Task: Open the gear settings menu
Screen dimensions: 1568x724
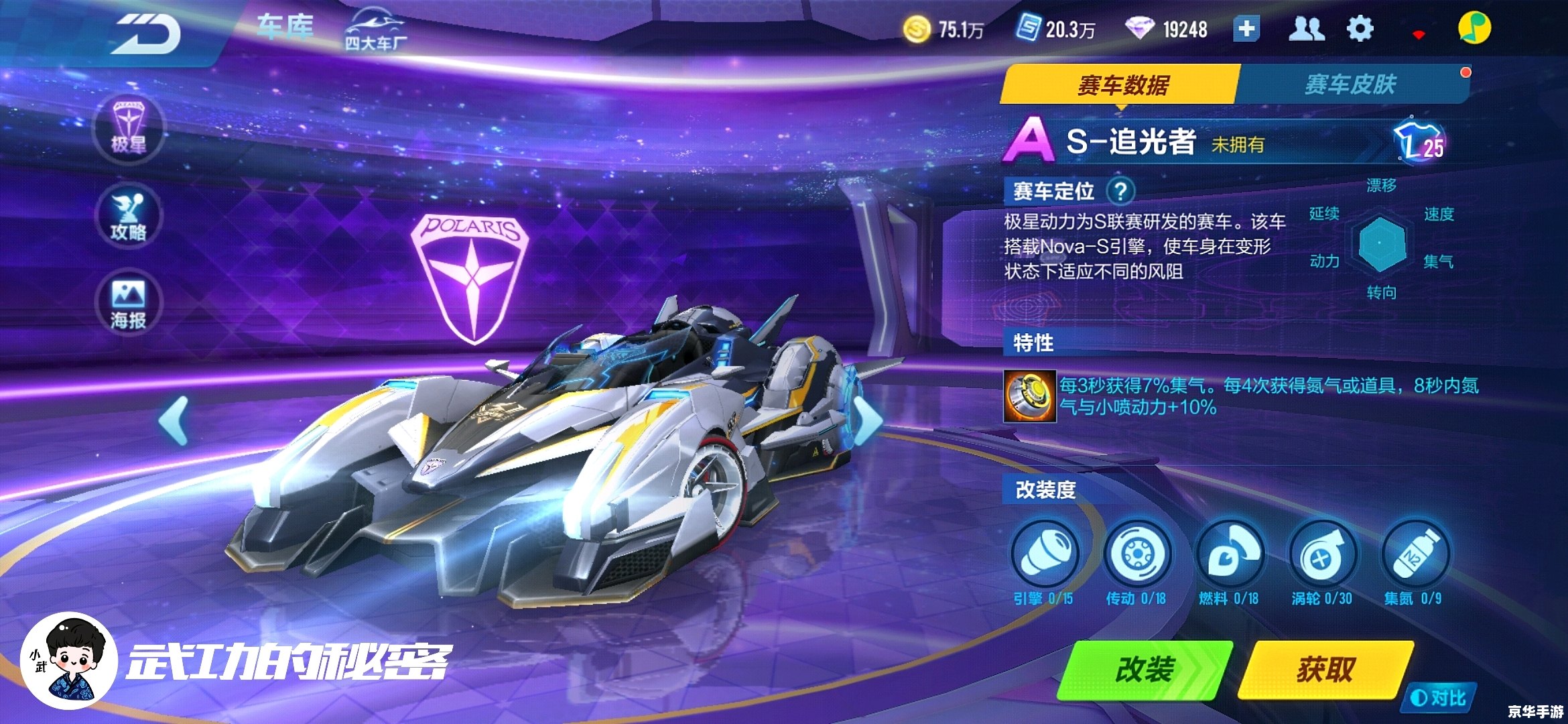Action: coord(1360,29)
